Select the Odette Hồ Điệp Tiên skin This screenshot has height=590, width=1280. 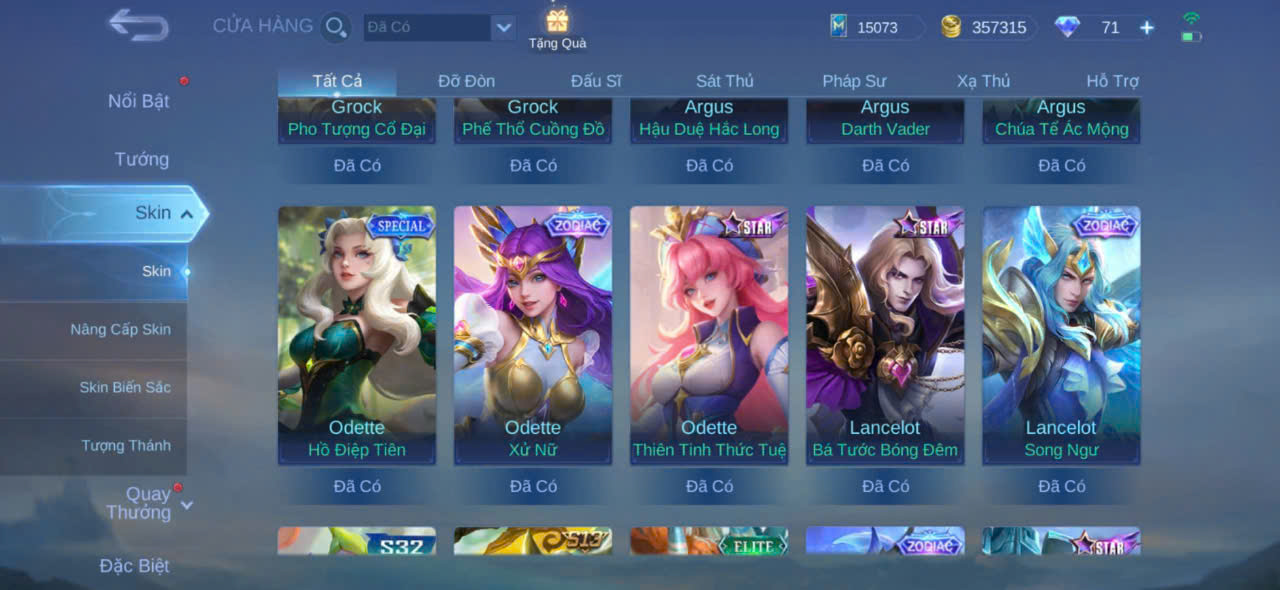click(x=357, y=335)
